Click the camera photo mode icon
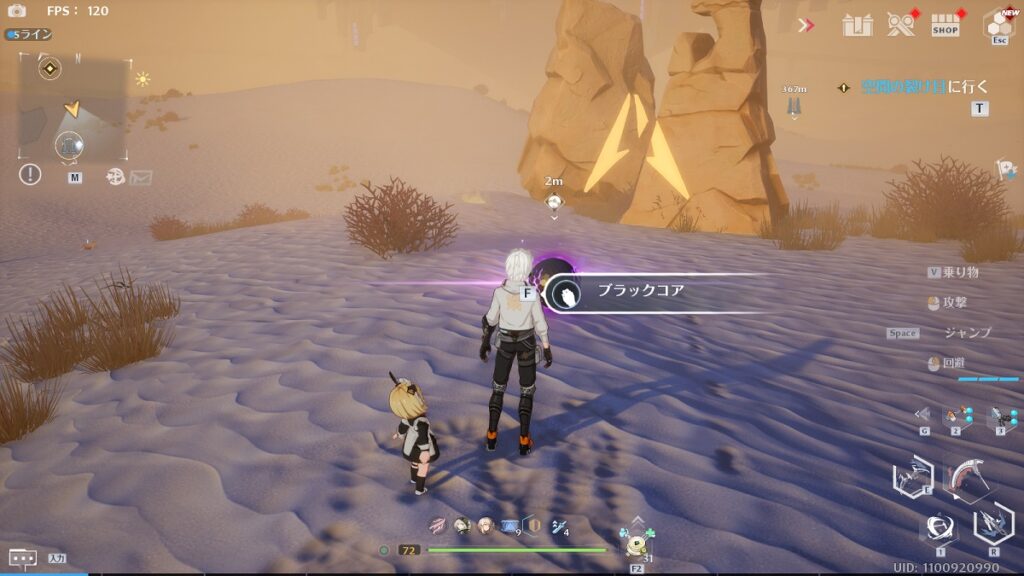 [x=17, y=11]
